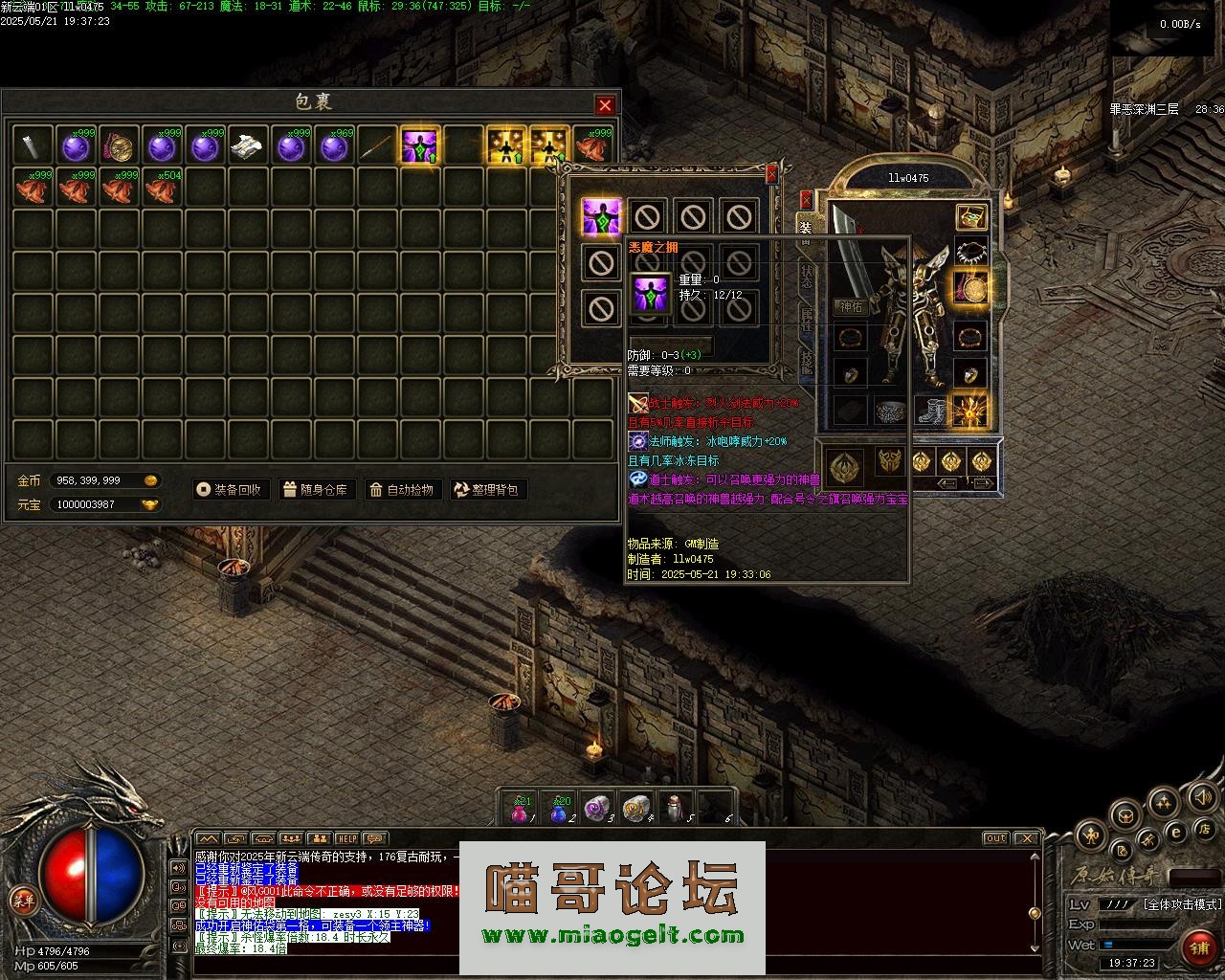Select the x969 purple orb stack

pos(334,145)
